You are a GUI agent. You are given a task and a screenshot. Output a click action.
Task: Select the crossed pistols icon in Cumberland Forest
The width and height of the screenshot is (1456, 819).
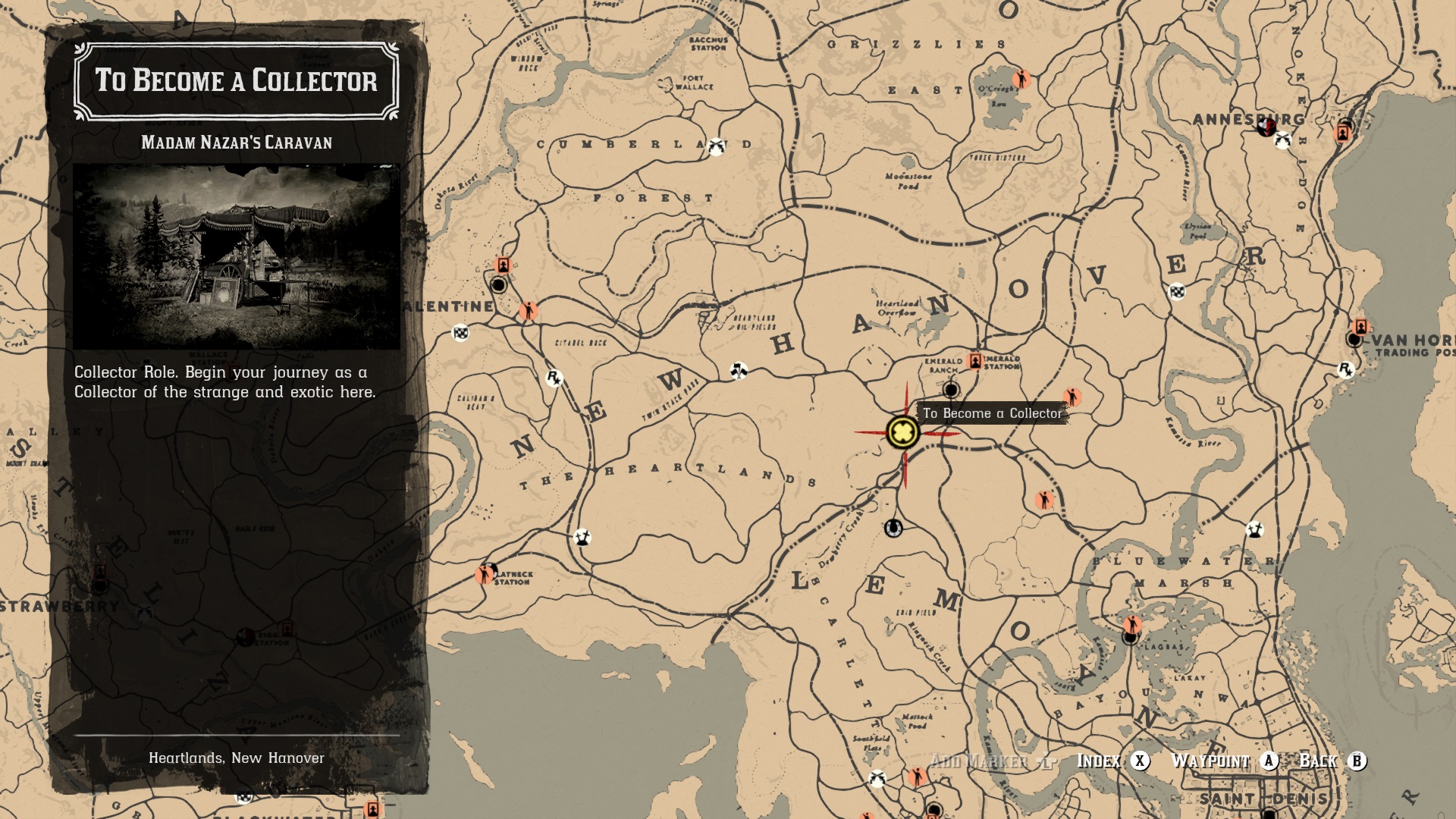coord(716,146)
